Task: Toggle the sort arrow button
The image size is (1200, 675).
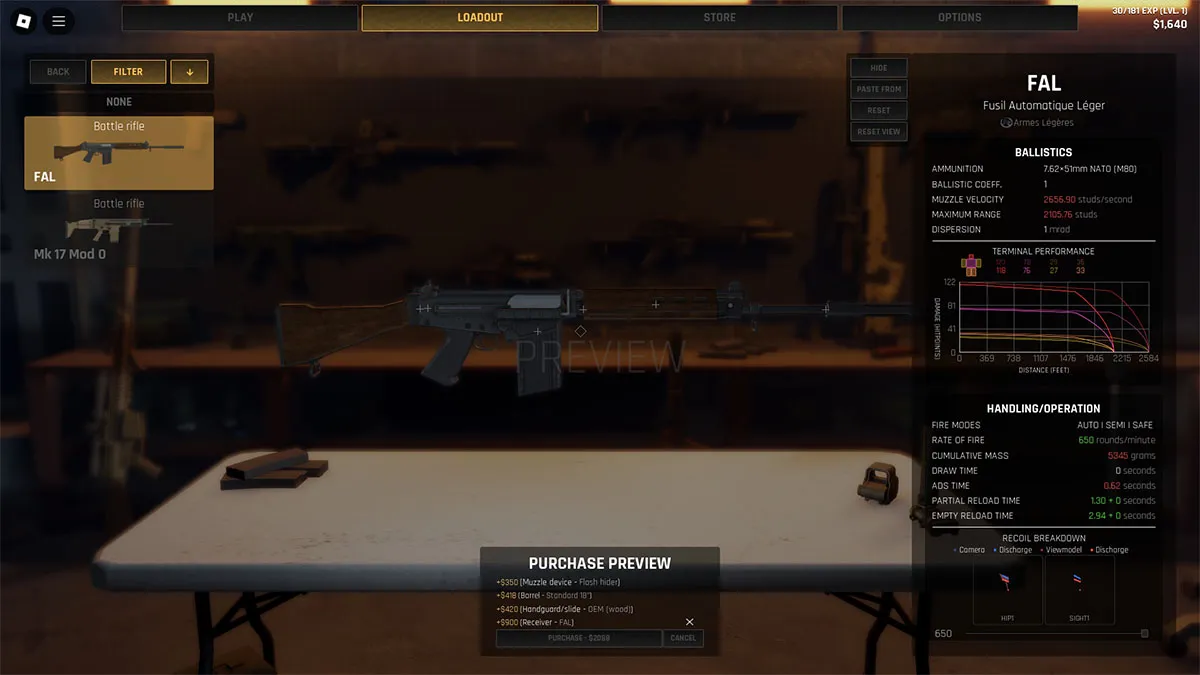Action: (189, 72)
